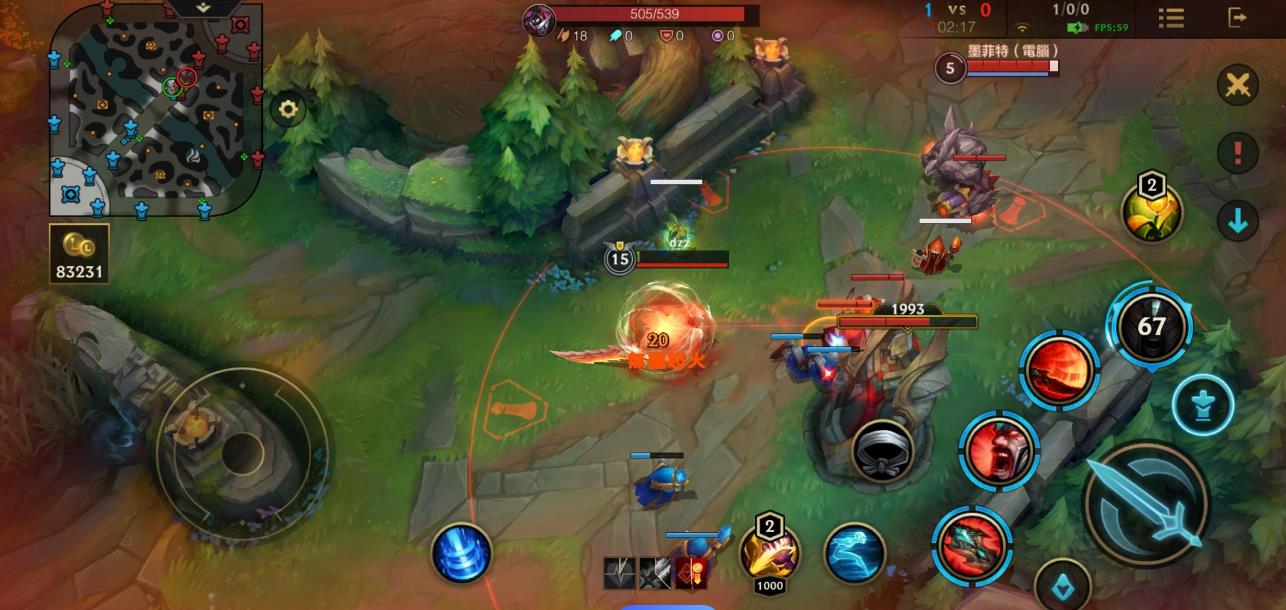Cast the Ghost running figure spell
Image resolution: width=1286 pixels, height=610 pixels.
point(855,553)
